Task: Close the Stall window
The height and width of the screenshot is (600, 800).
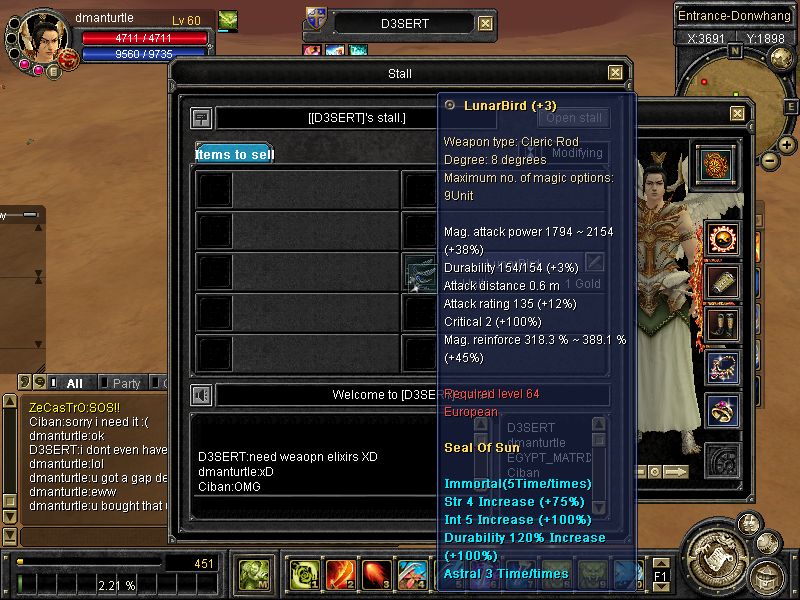Action: coord(616,73)
